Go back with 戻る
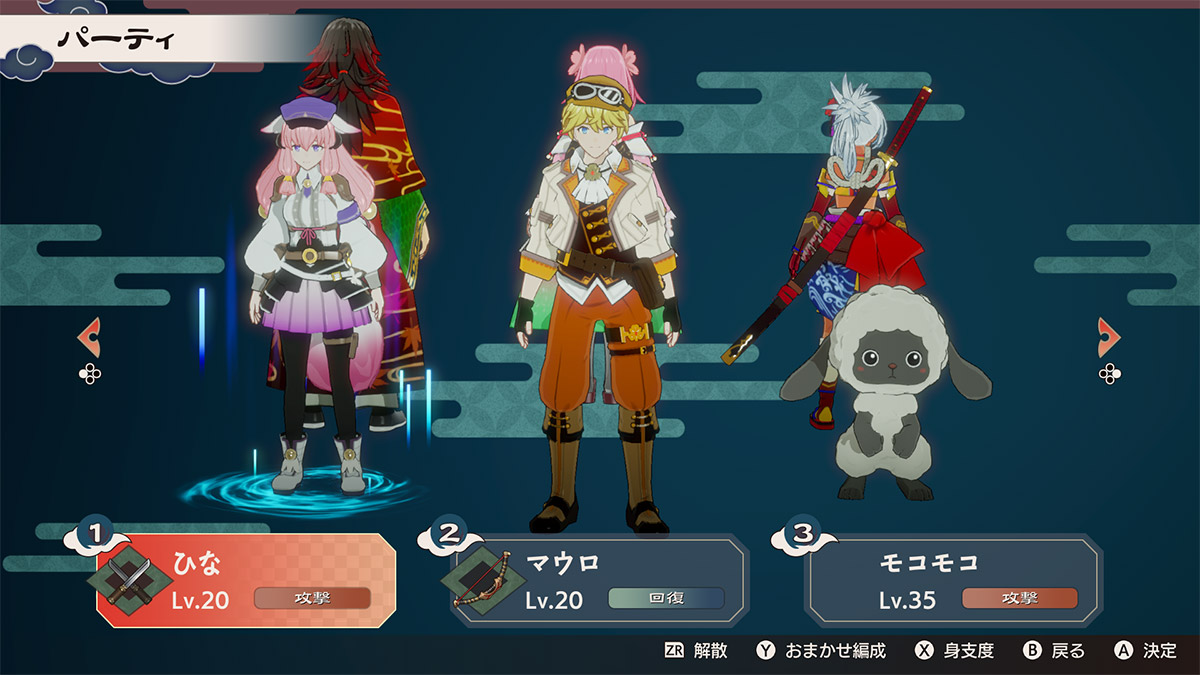Image resolution: width=1200 pixels, height=675 pixels. (1054, 651)
